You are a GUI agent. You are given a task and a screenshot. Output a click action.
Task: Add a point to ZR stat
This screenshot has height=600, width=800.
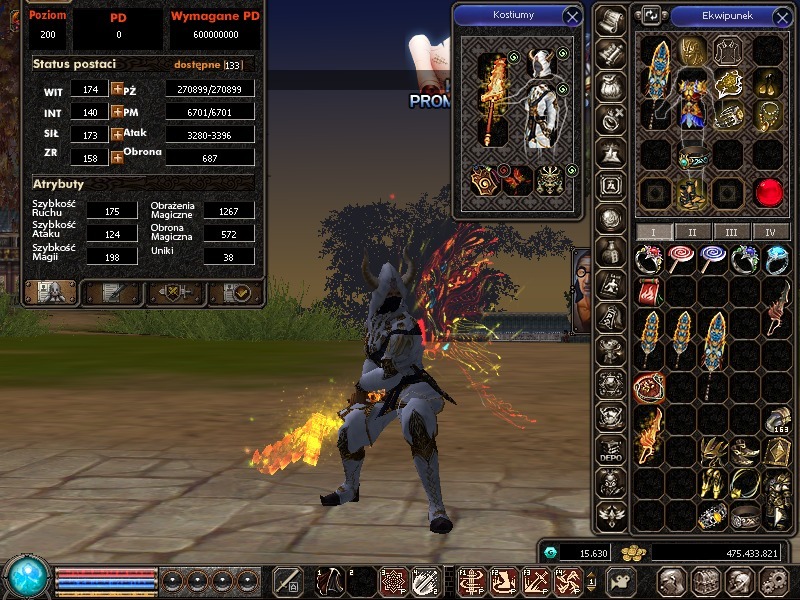click(117, 156)
